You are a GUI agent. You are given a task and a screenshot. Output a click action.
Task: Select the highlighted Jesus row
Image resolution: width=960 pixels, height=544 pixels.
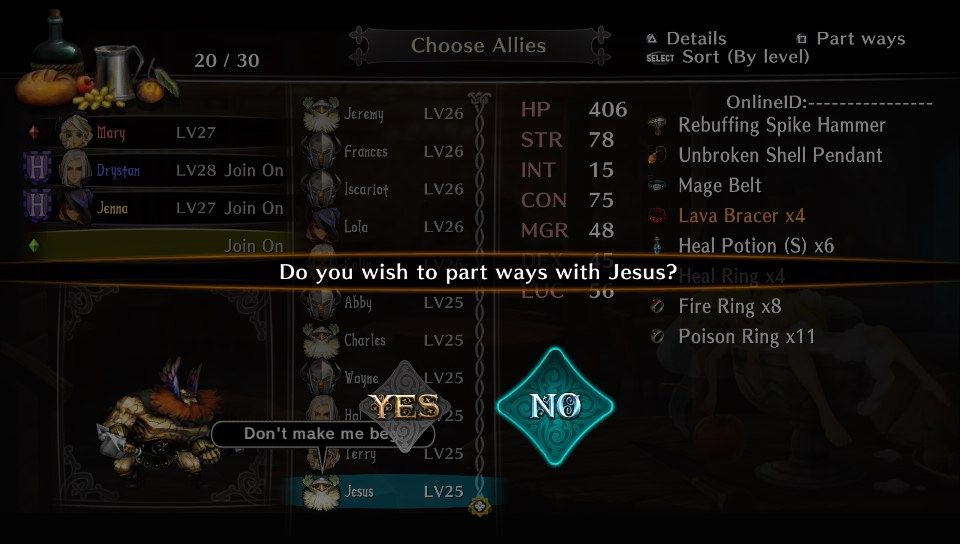click(385, 492)
